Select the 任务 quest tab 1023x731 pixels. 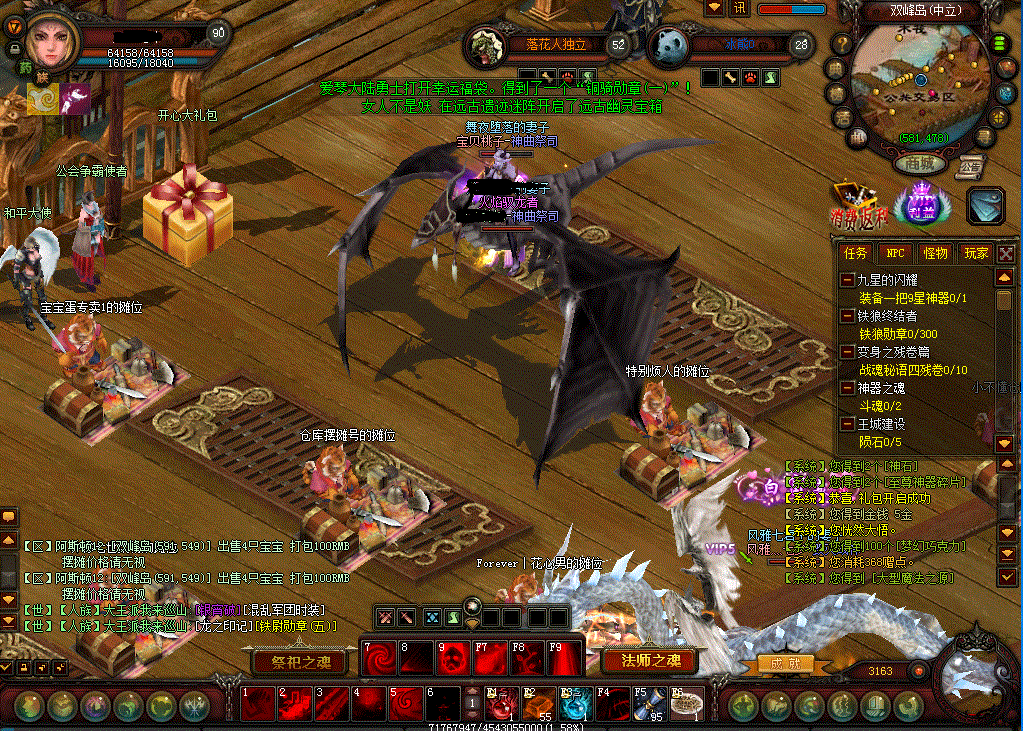point(855,254)
